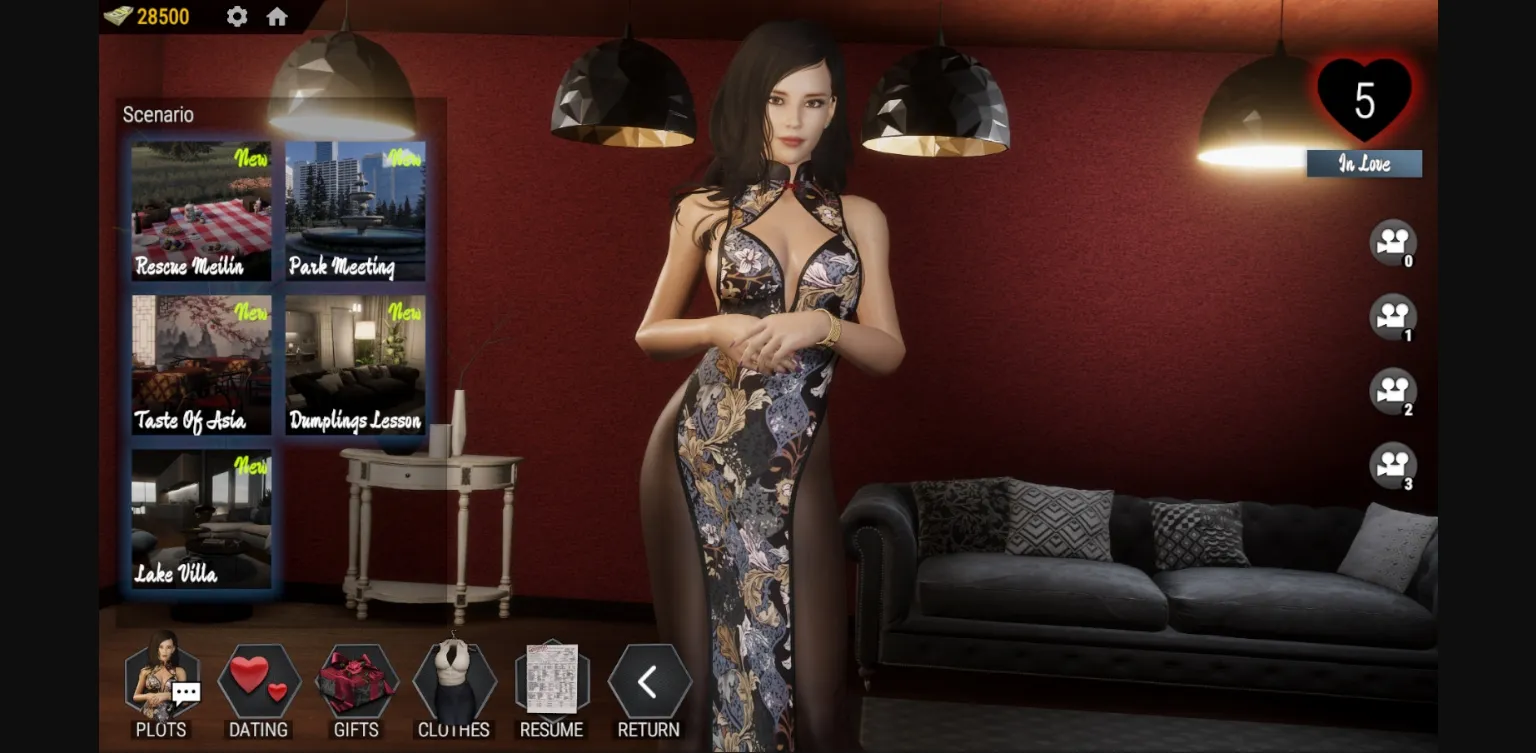This screenshot has width=1536, height=753.
Task: Open the Park Meeting scenario
Action: pyautogui.click(x=355, y=210)
